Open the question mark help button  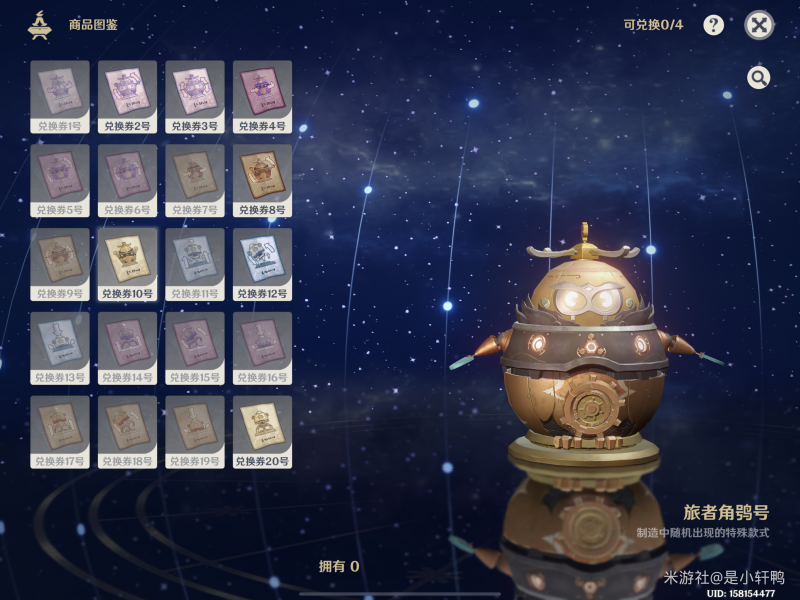point(713,26)
